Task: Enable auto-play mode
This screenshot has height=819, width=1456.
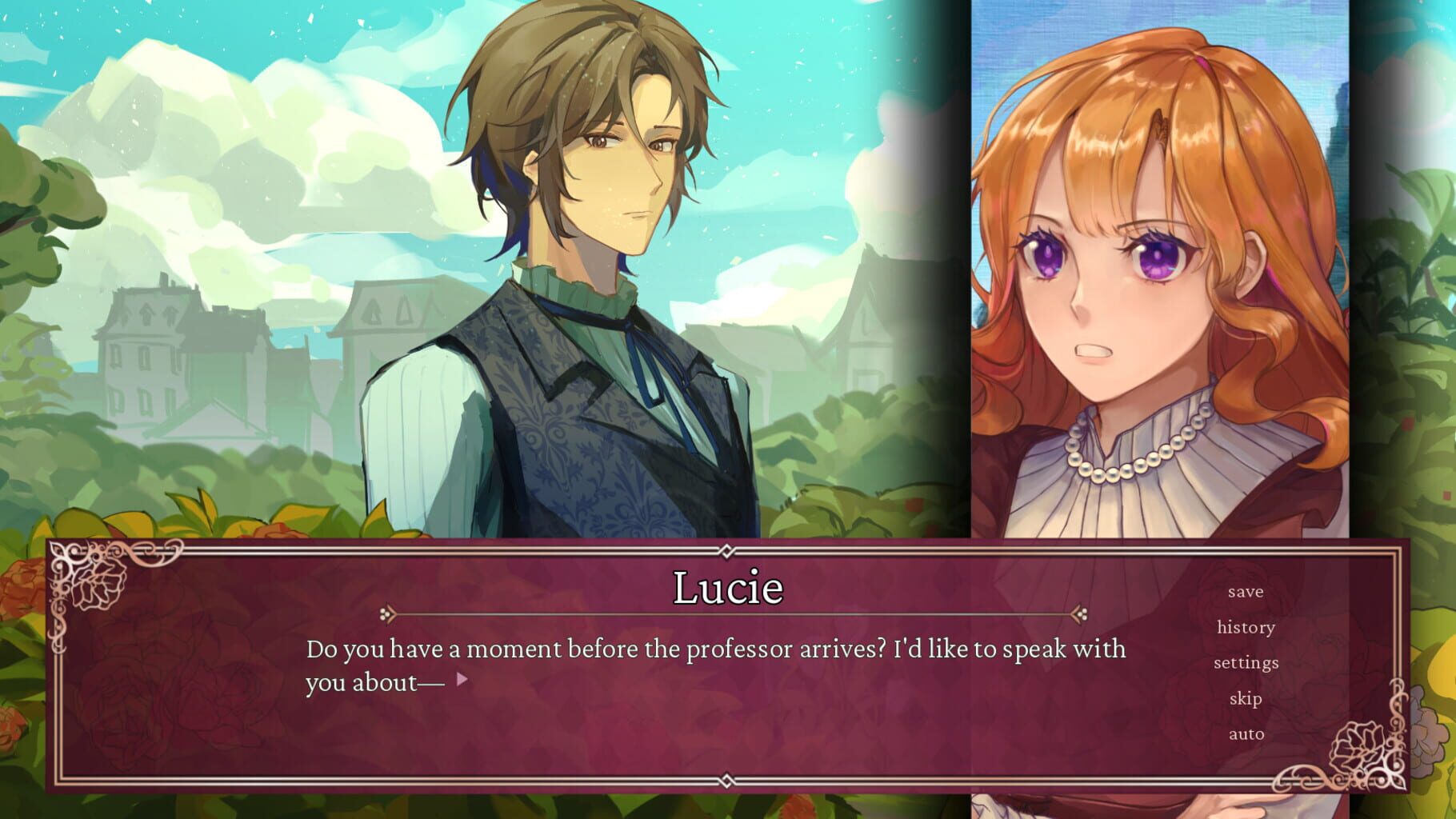Action: point(1246,733)
